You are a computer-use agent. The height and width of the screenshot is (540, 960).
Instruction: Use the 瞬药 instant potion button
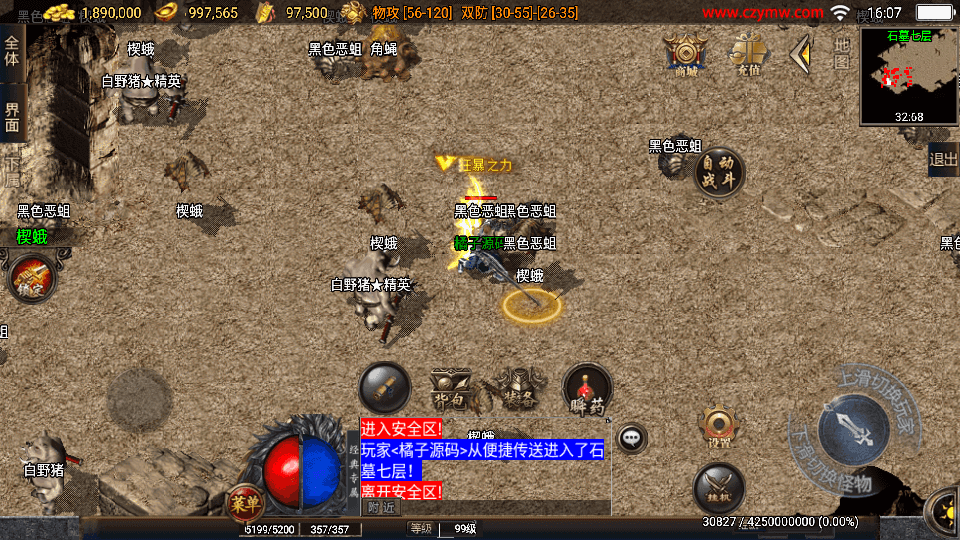tap(587, 389)
